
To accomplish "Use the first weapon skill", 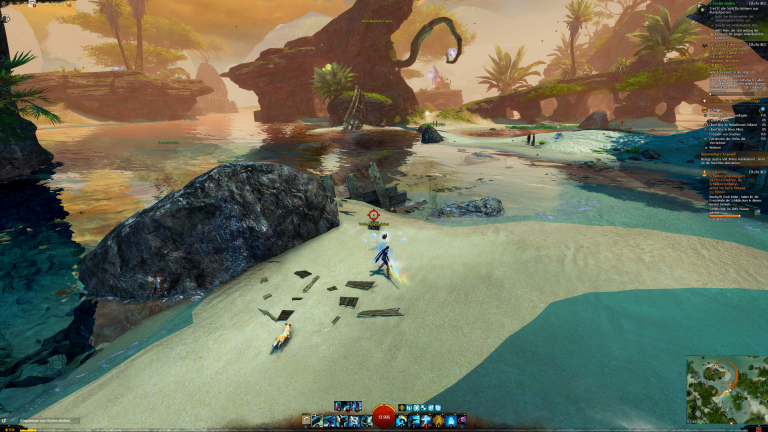I will click(x=316, y=421).
